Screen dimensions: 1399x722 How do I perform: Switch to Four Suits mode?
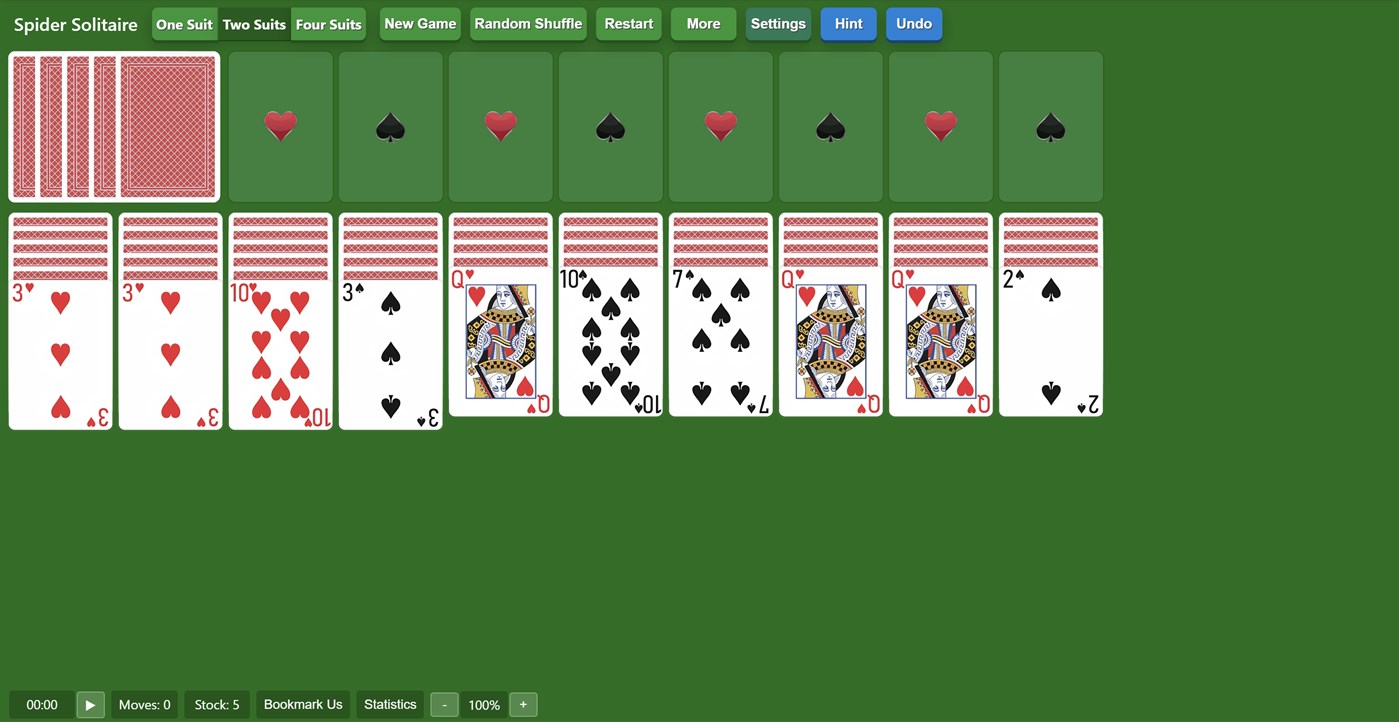point(329,24)
